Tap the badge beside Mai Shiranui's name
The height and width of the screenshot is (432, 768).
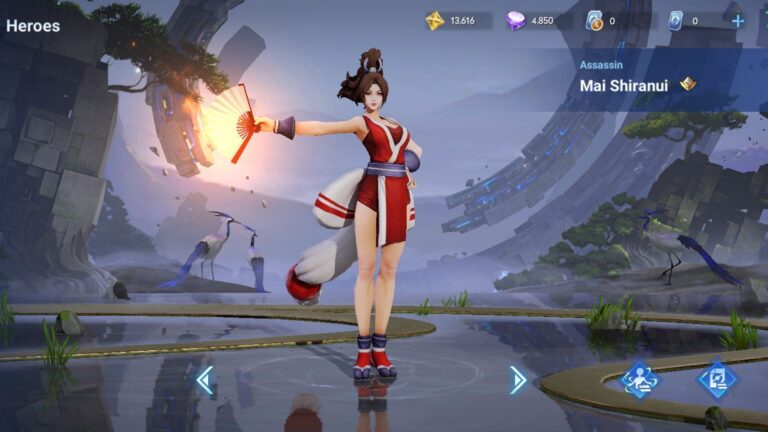[x=688, y=84]
